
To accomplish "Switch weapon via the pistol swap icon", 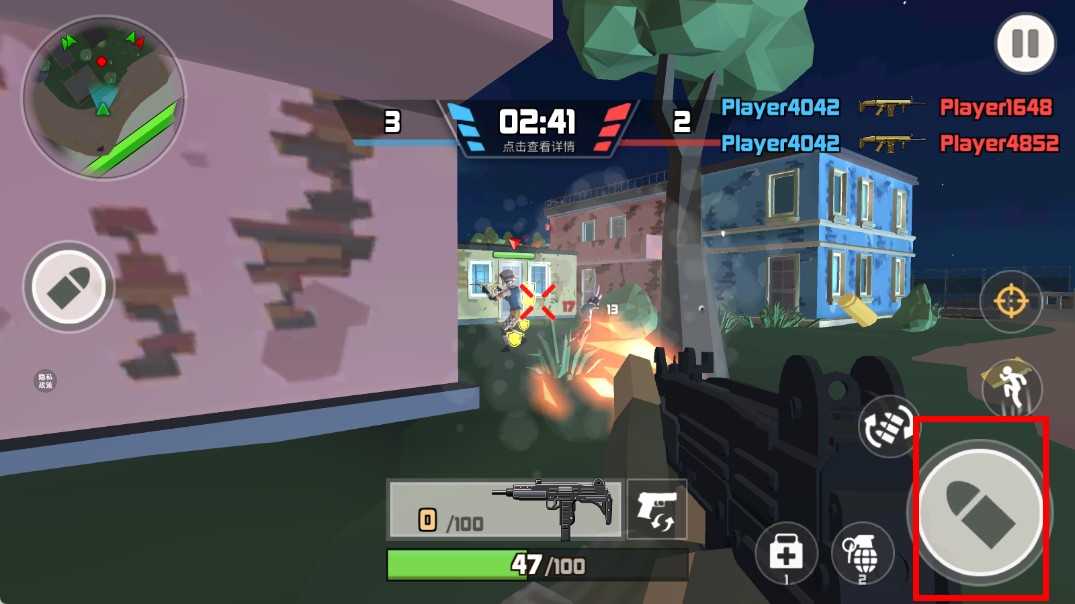I will point(657,509).
